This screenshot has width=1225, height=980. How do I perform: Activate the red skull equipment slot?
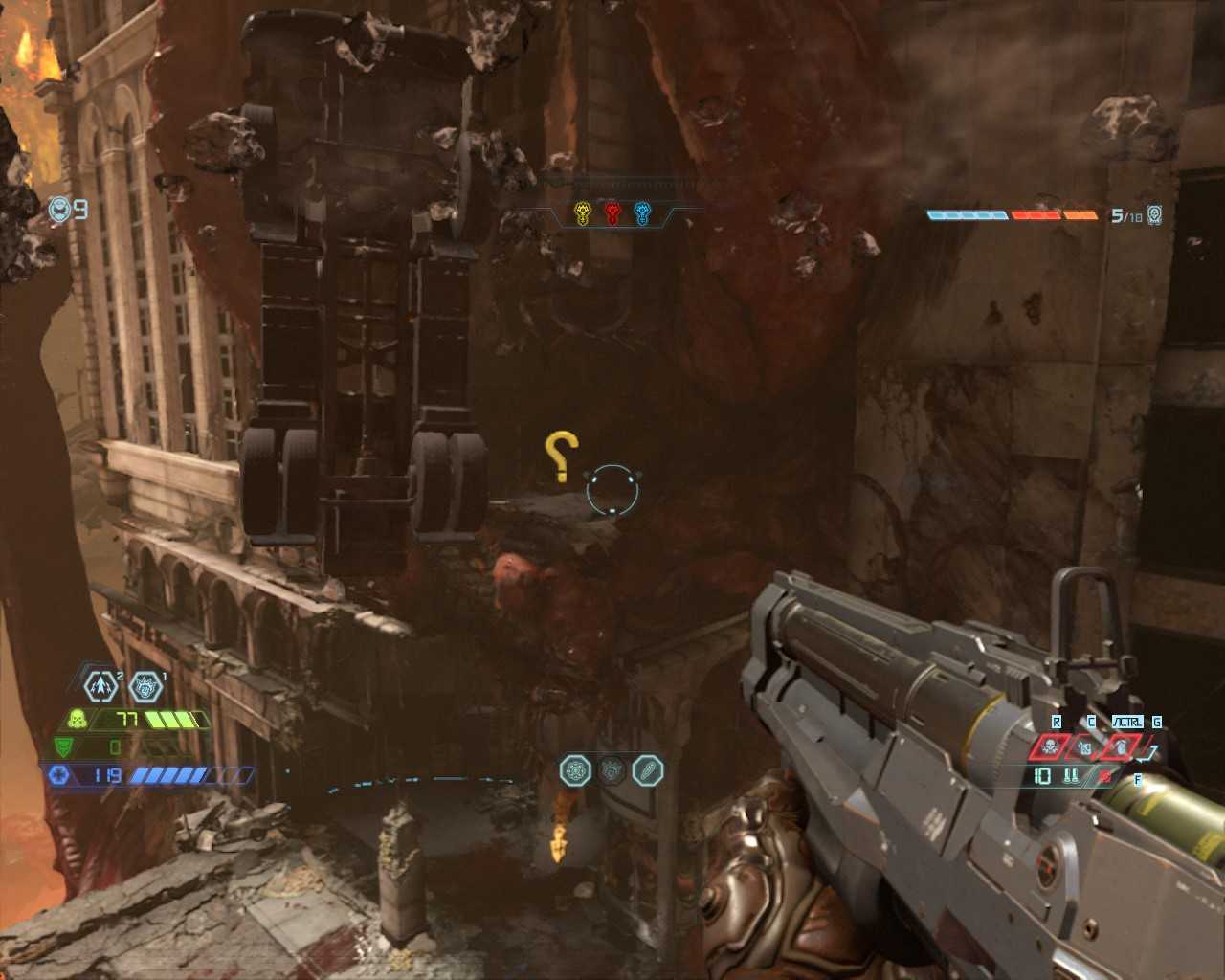1050,746
